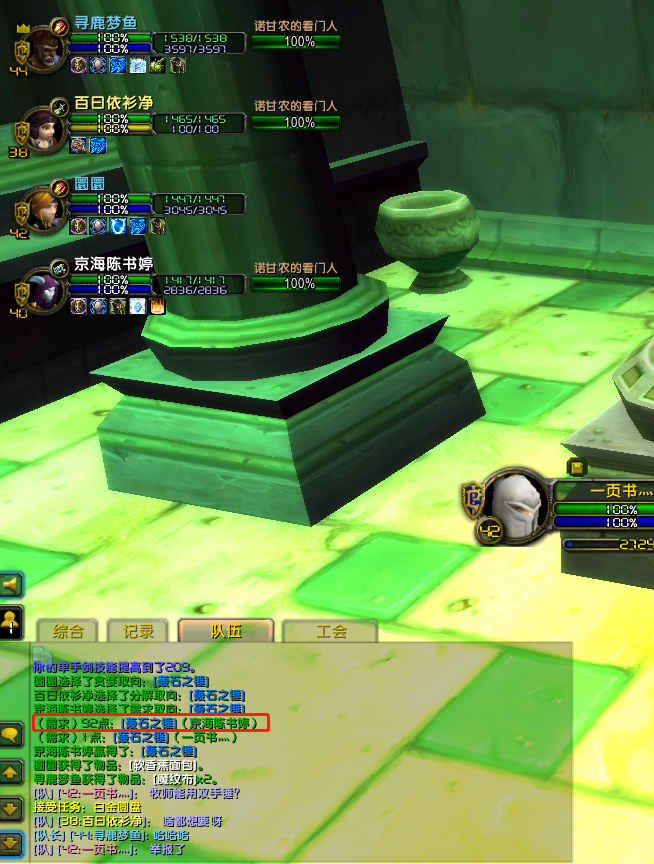Click the fist buff icon under 百日依衫净

click(78, 145)
